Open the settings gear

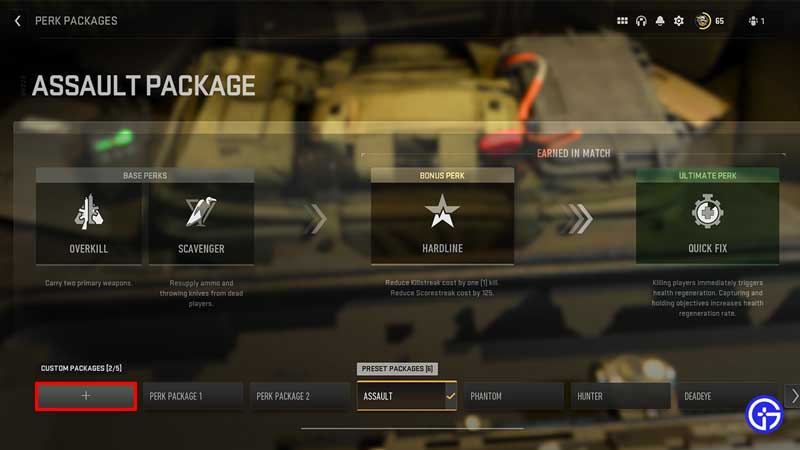click(x=679, y=21)
